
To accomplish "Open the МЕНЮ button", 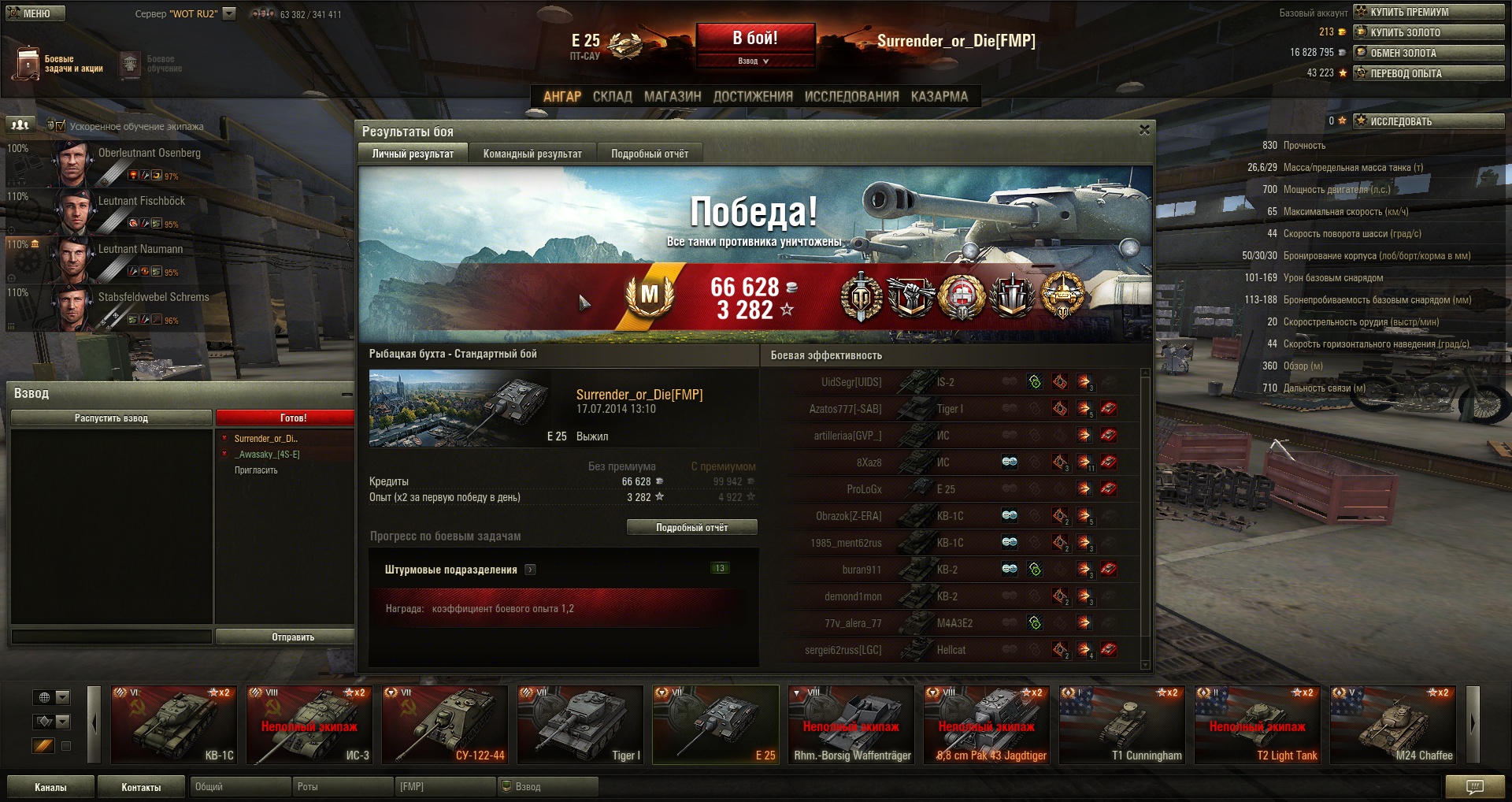I will 35,13.
